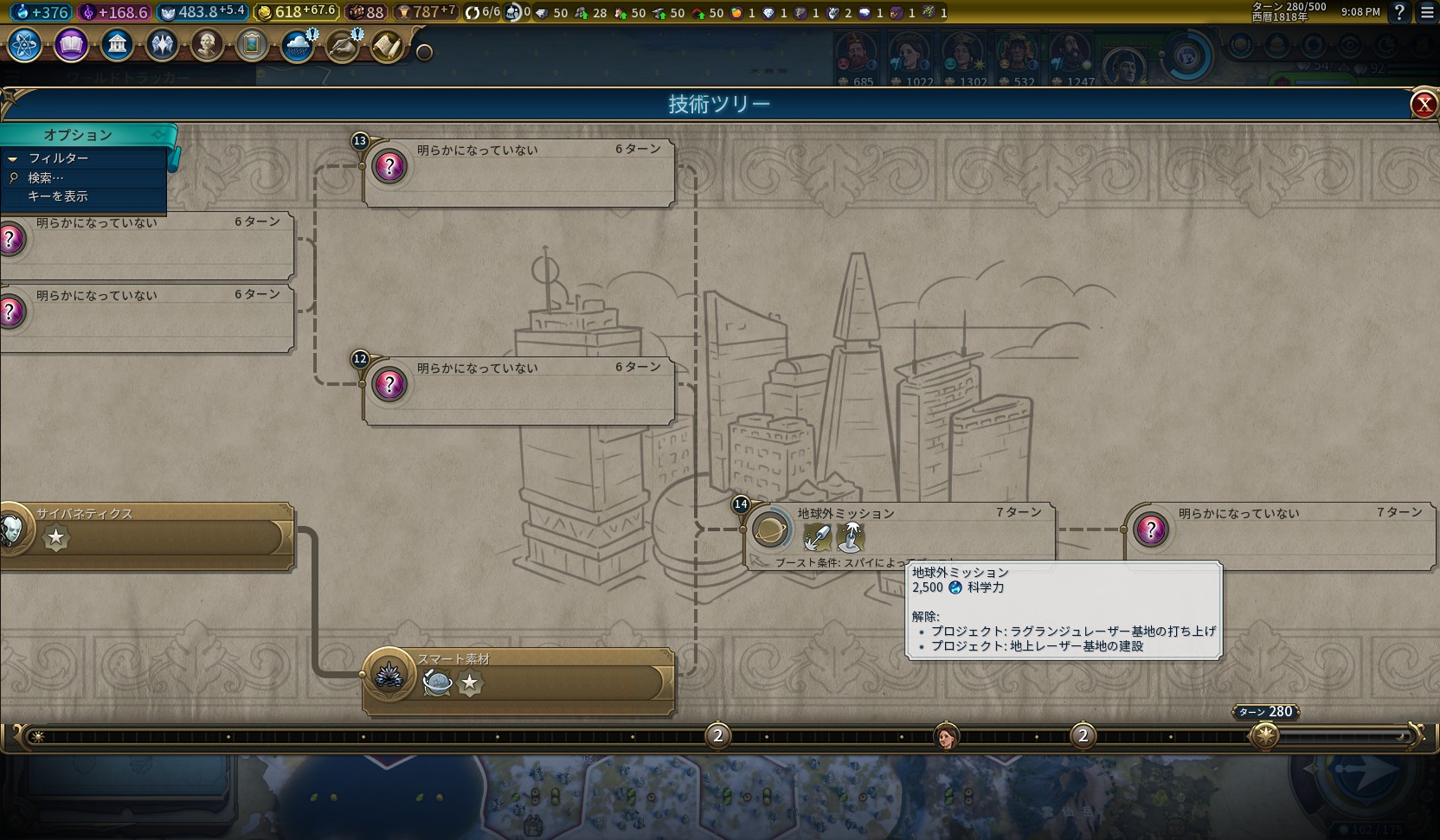1440x840 pixels.
Task: Open the scroll icon panel in top bar
Action: pos(387,46)
